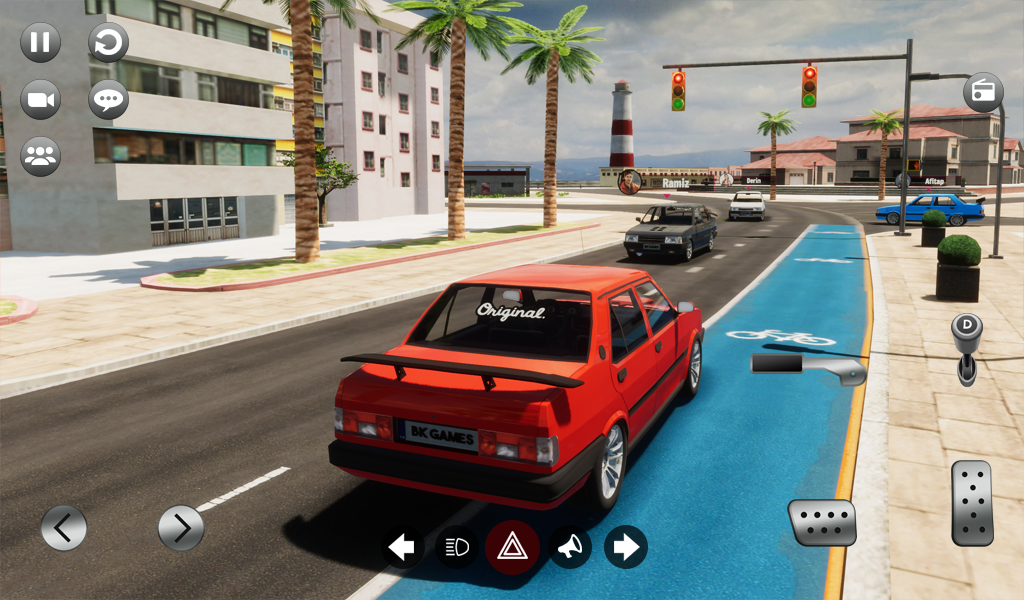Tap the gas pedal
The width and height of the screenshot is (1024, 600).
tap(971, 502)
